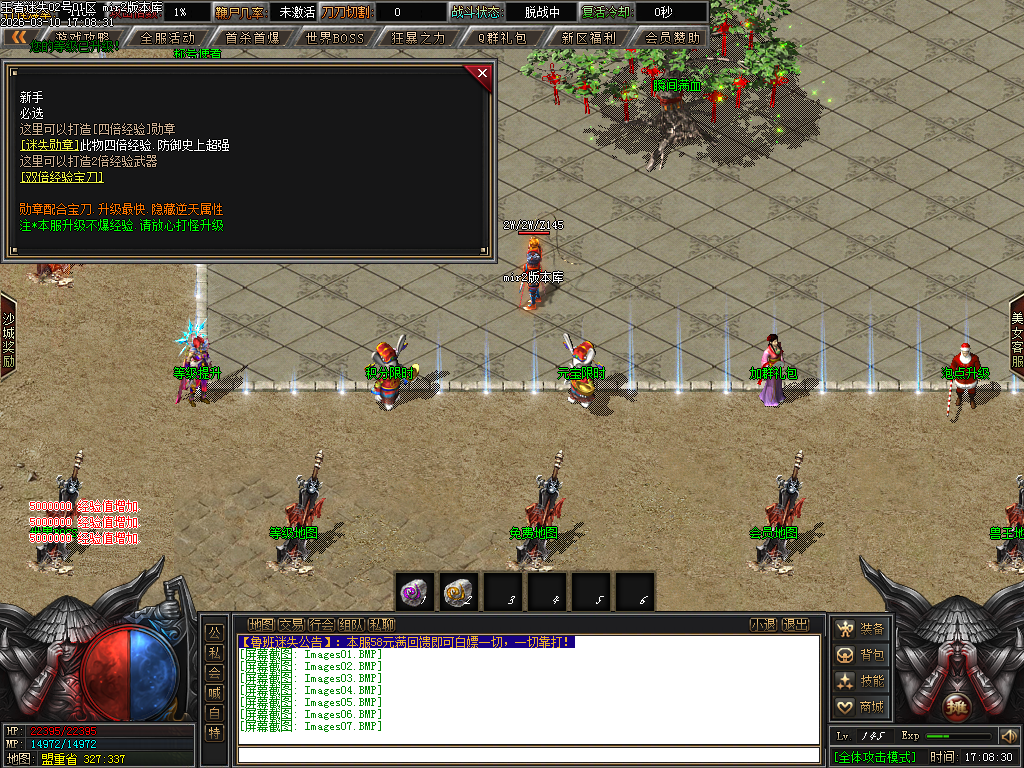The height and width of the screenshot is (768, 1024).
Task: Open the 商城 shop
Action: pyautogui.click(x=861, y=707)
